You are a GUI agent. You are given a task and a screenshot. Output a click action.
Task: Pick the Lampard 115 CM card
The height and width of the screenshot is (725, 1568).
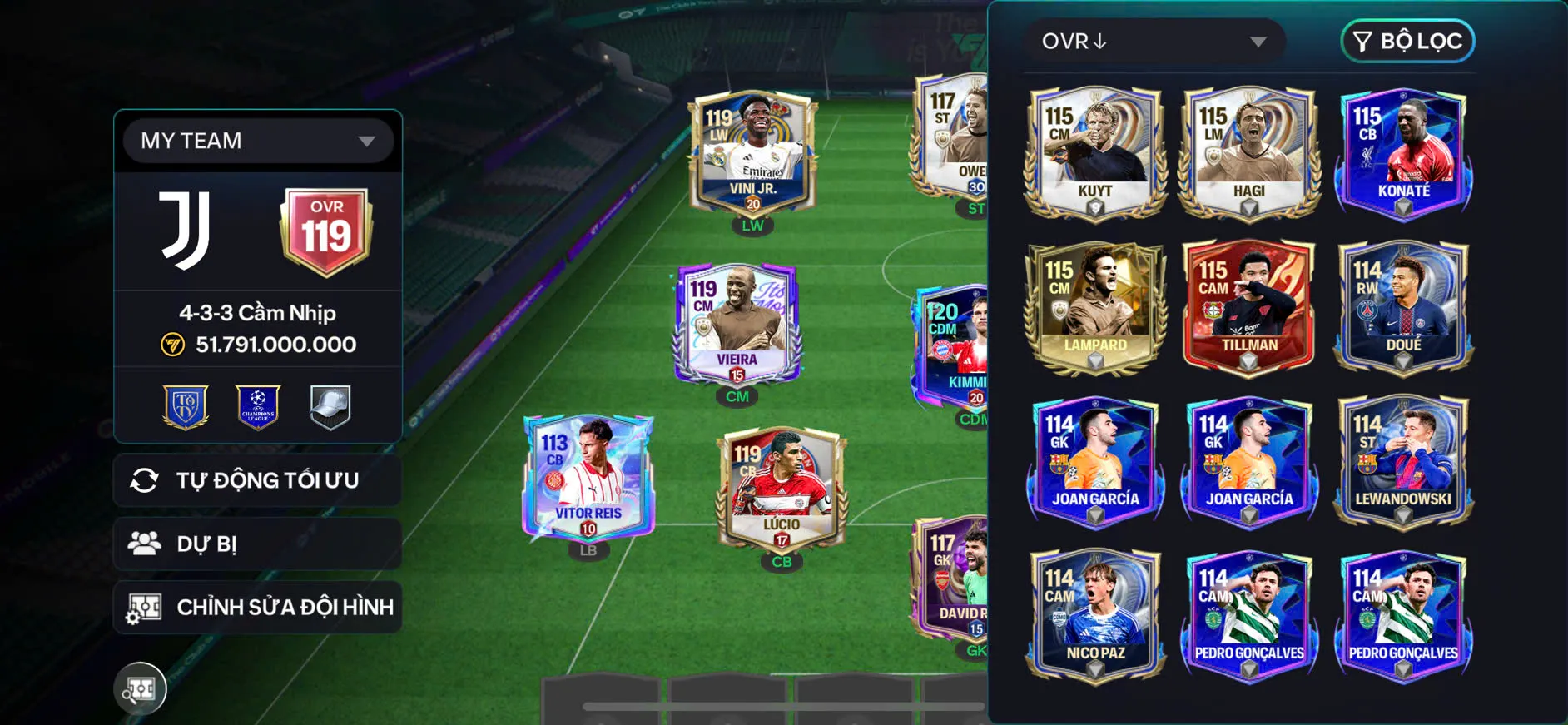tap(1095, 306)
